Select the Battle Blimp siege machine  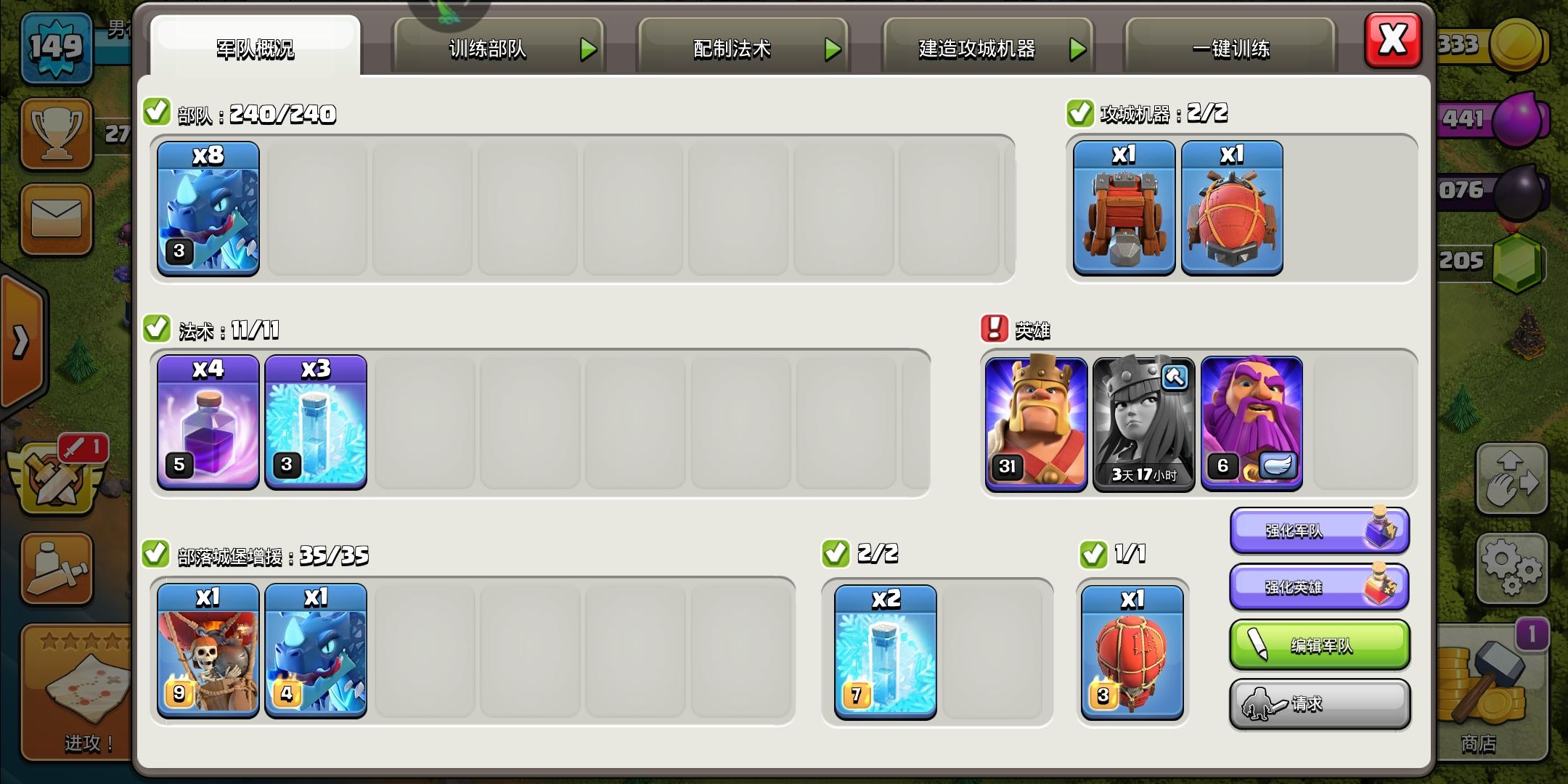pos(1232,209)
